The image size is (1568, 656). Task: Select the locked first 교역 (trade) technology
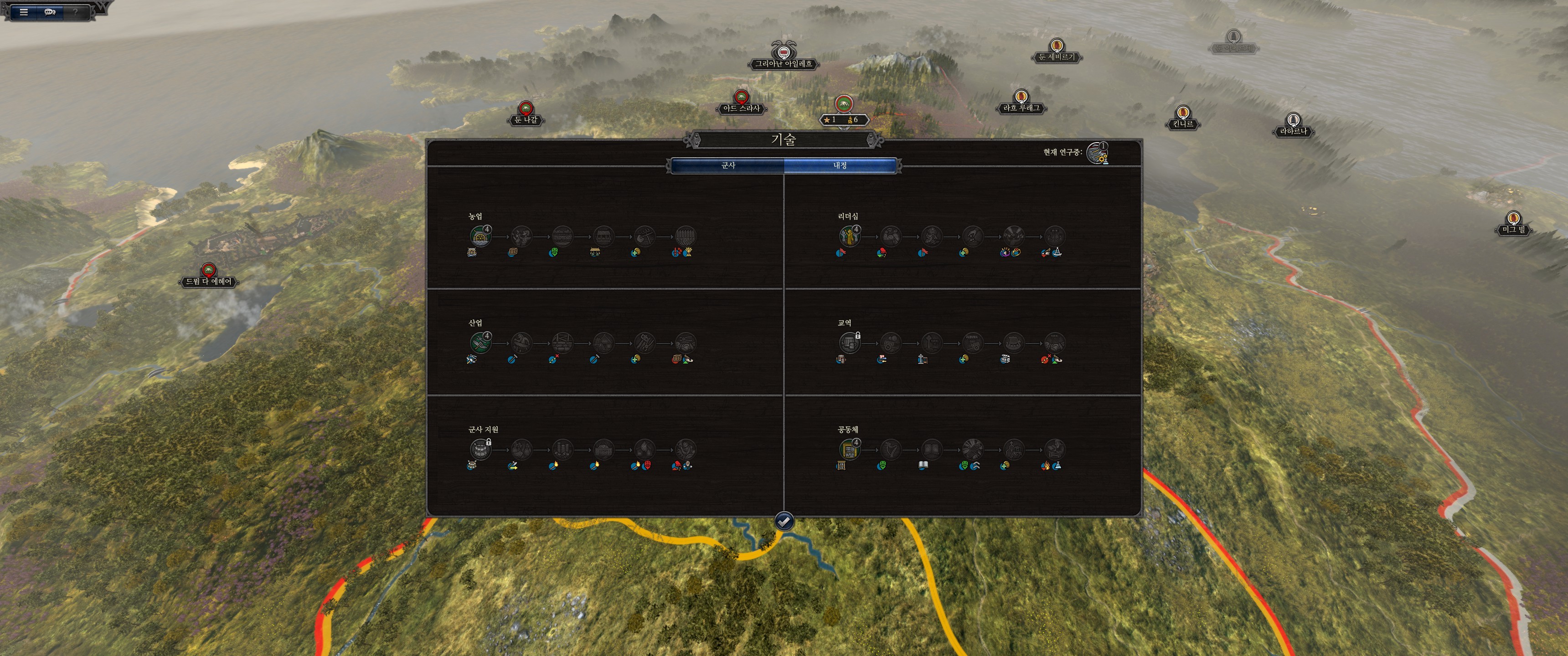pos(849,343)
